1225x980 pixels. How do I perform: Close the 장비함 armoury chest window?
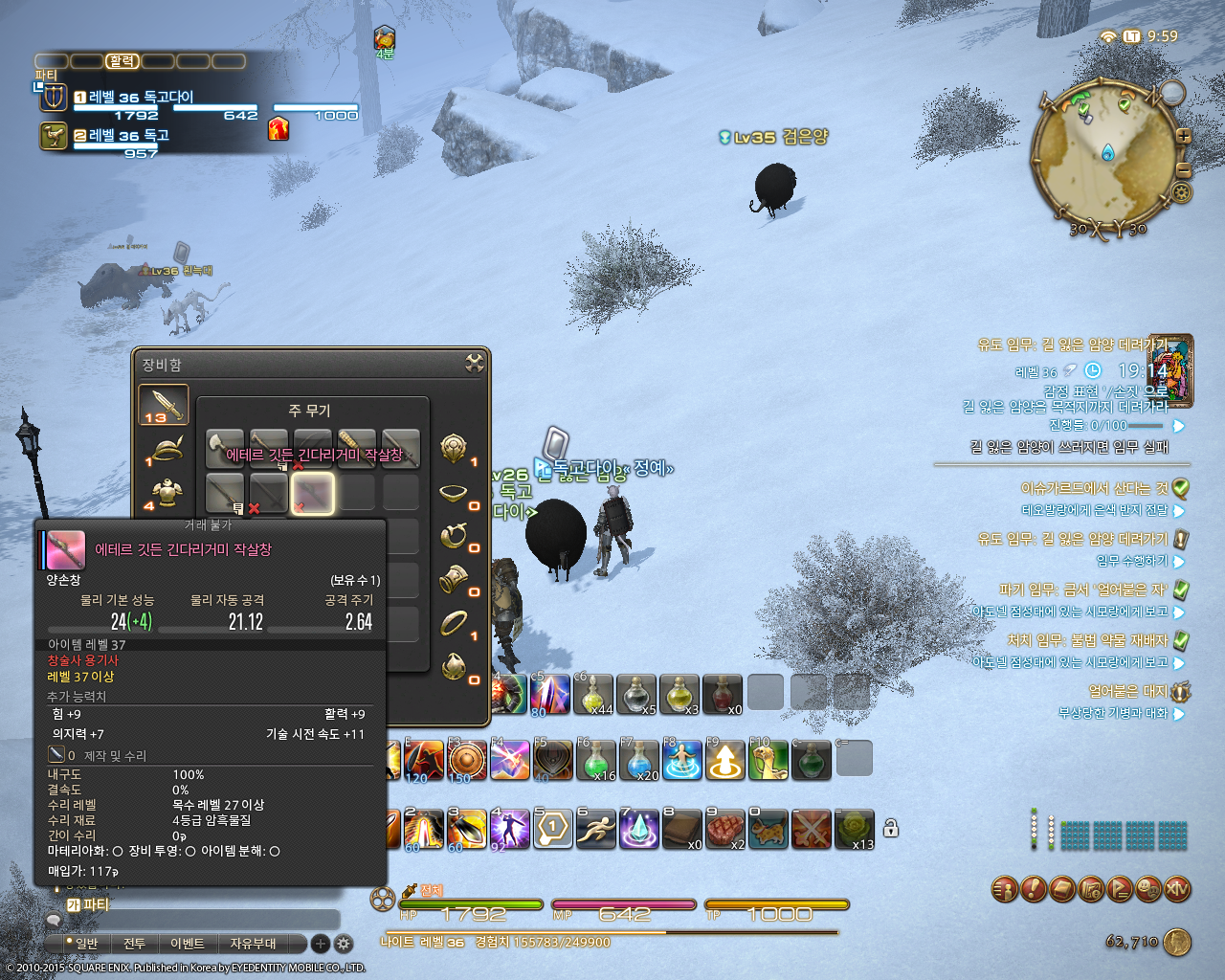tap(474, 363)
